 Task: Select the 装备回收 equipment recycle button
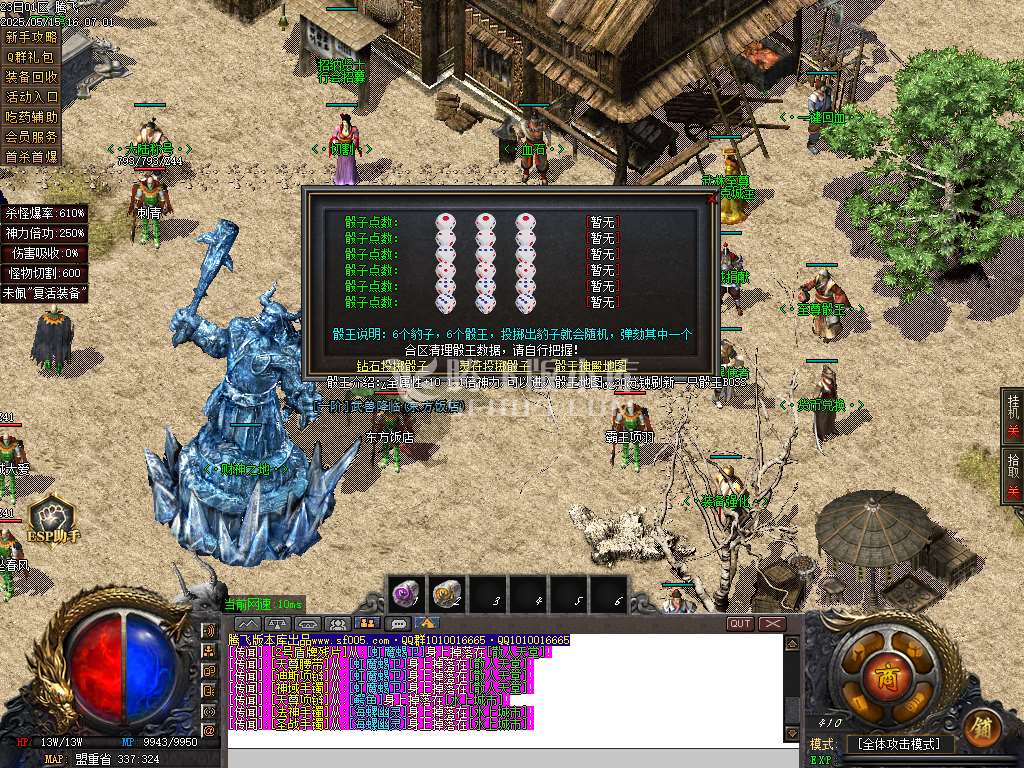coord(31,77)
